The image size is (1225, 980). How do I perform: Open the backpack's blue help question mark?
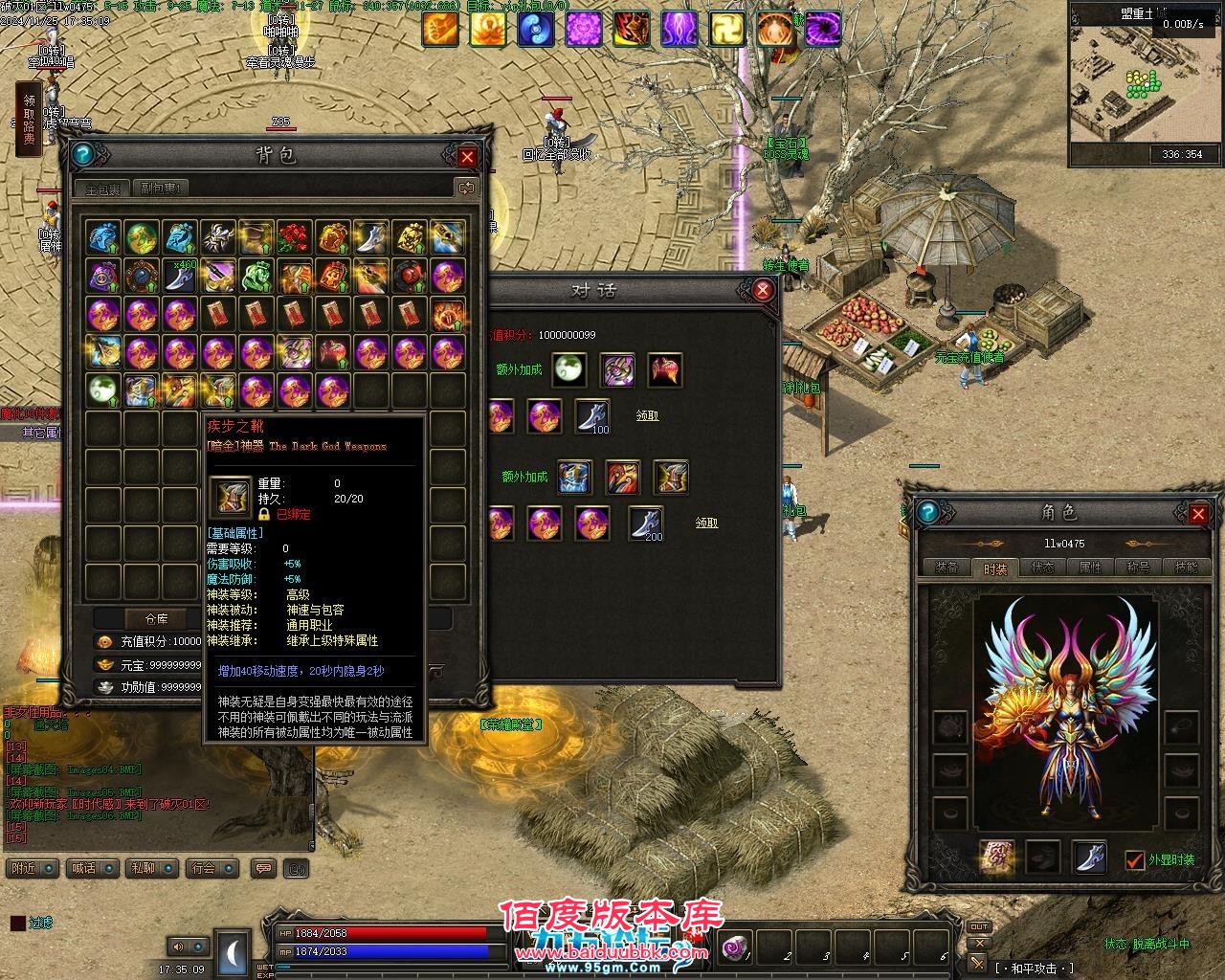pos(82,155)
